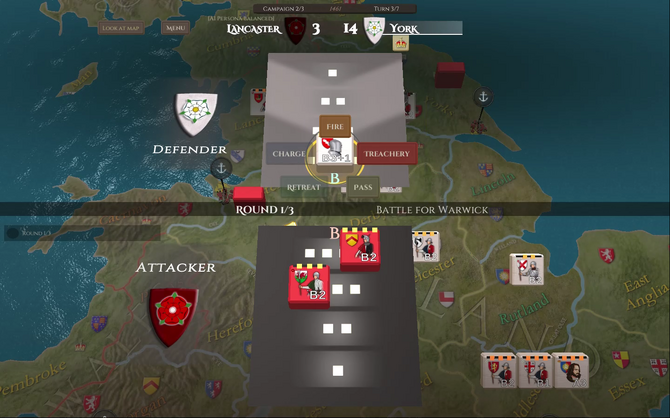This screenshot has height=418, width=670.
Task: Pass this unit's turn
Action: pos(362,186)
